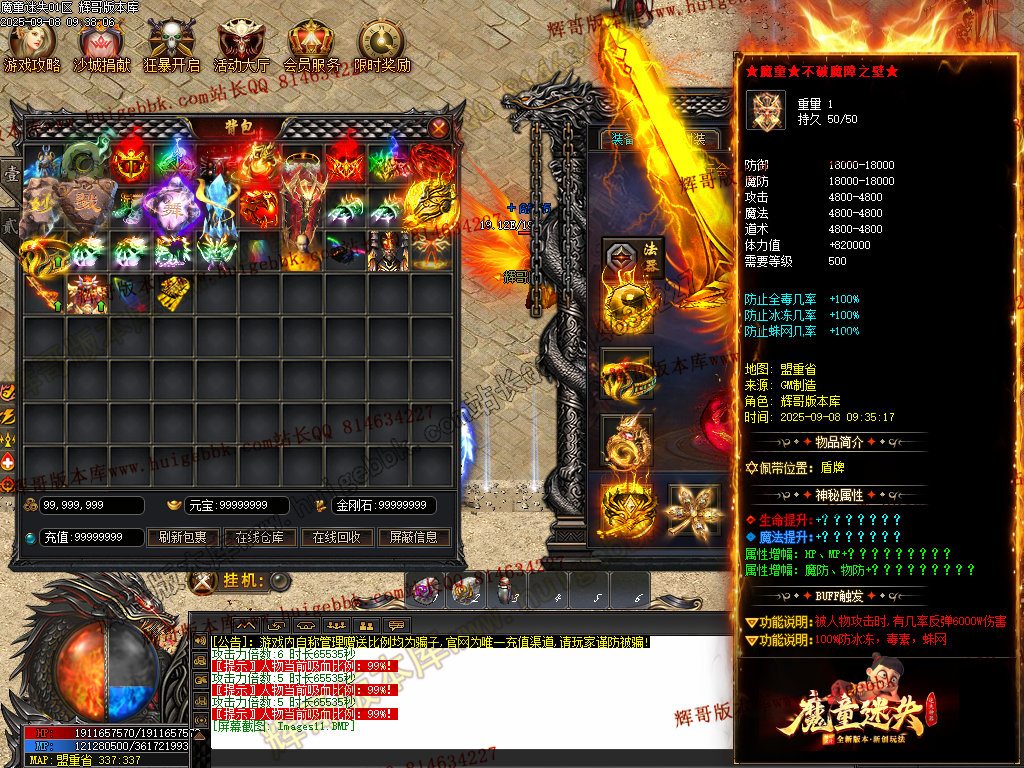Select the 法器 artifact equipment slot
This screenshot has height=768, width=1024.
[x=627, y=261]
